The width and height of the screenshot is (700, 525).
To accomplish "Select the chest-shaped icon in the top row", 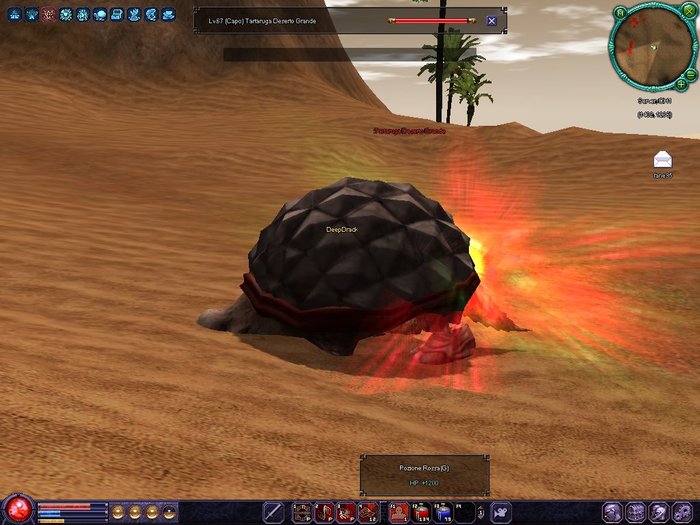I will (x=116, y=15).
